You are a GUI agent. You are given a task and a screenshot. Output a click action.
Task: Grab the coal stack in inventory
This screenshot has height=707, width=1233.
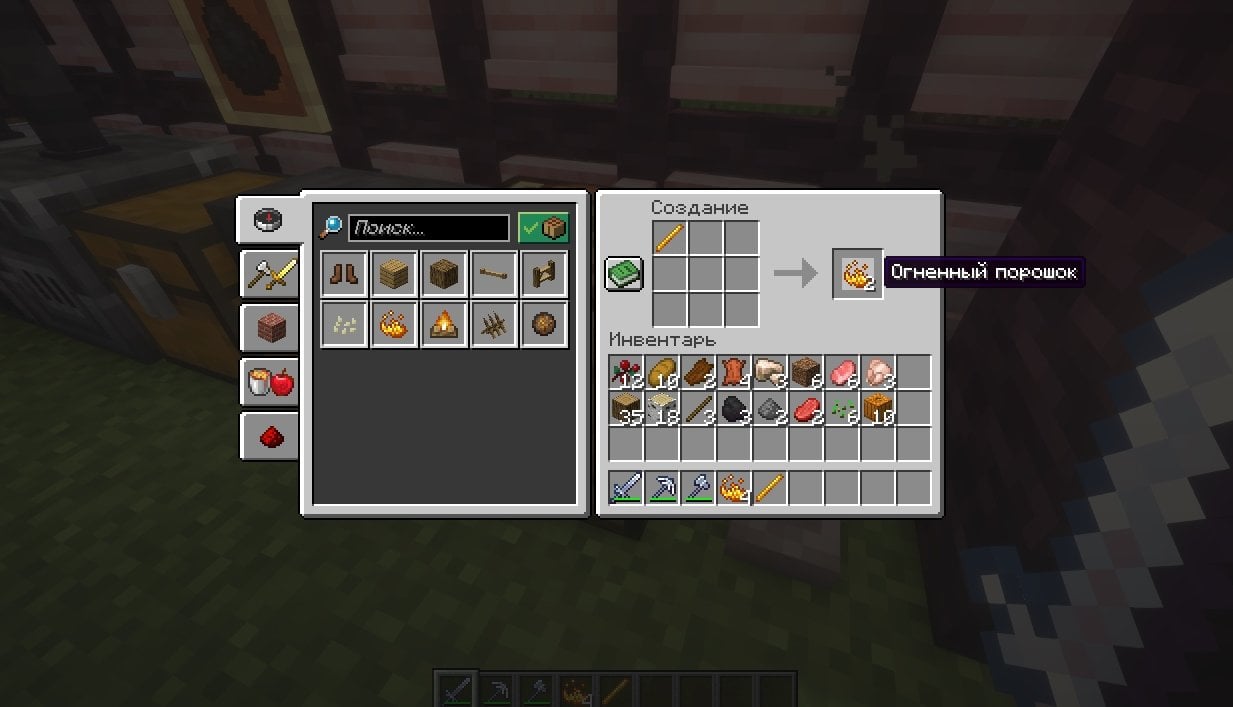[735, 409]
